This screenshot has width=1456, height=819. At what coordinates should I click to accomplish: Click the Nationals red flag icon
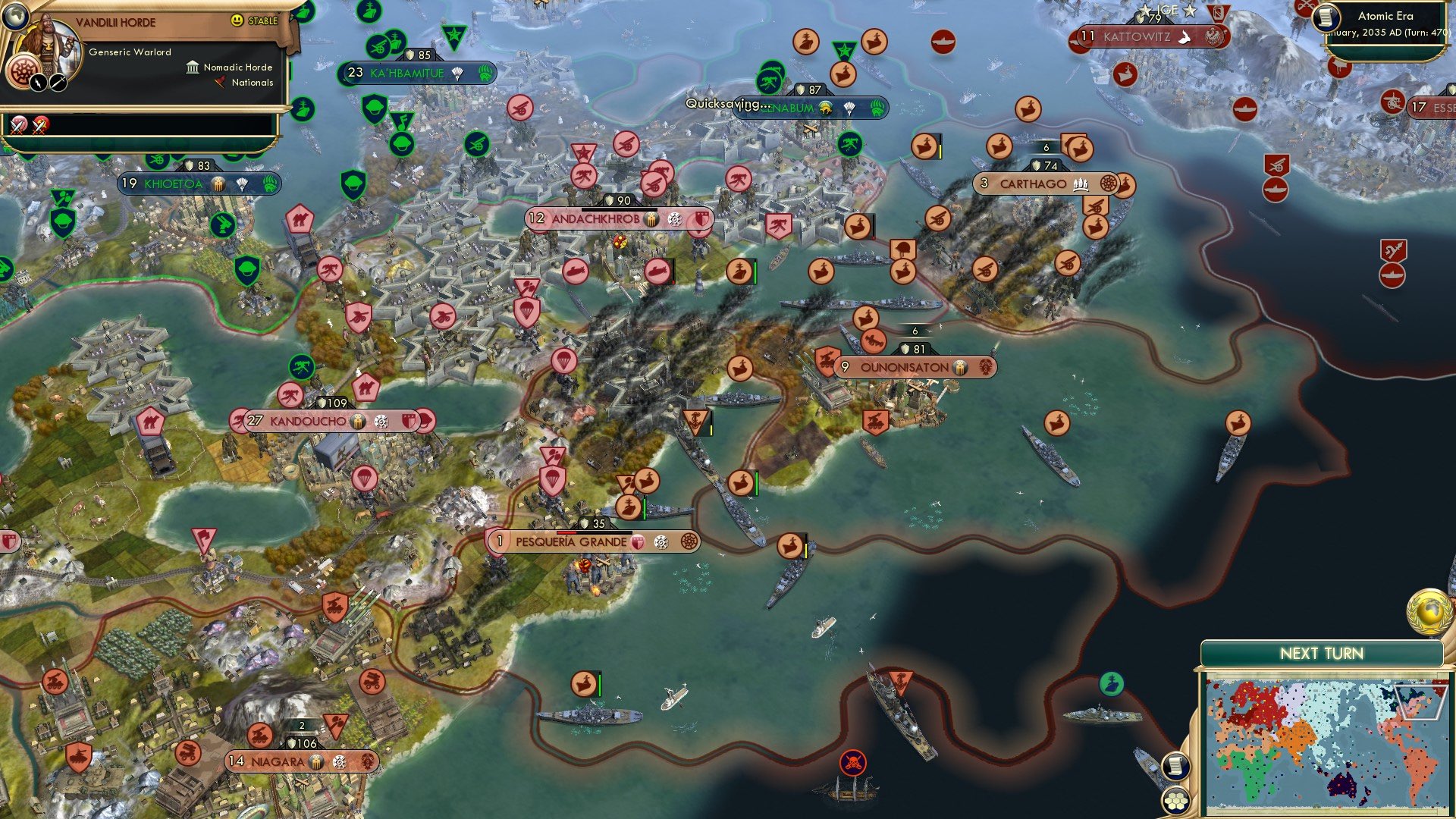pos(220,83)
